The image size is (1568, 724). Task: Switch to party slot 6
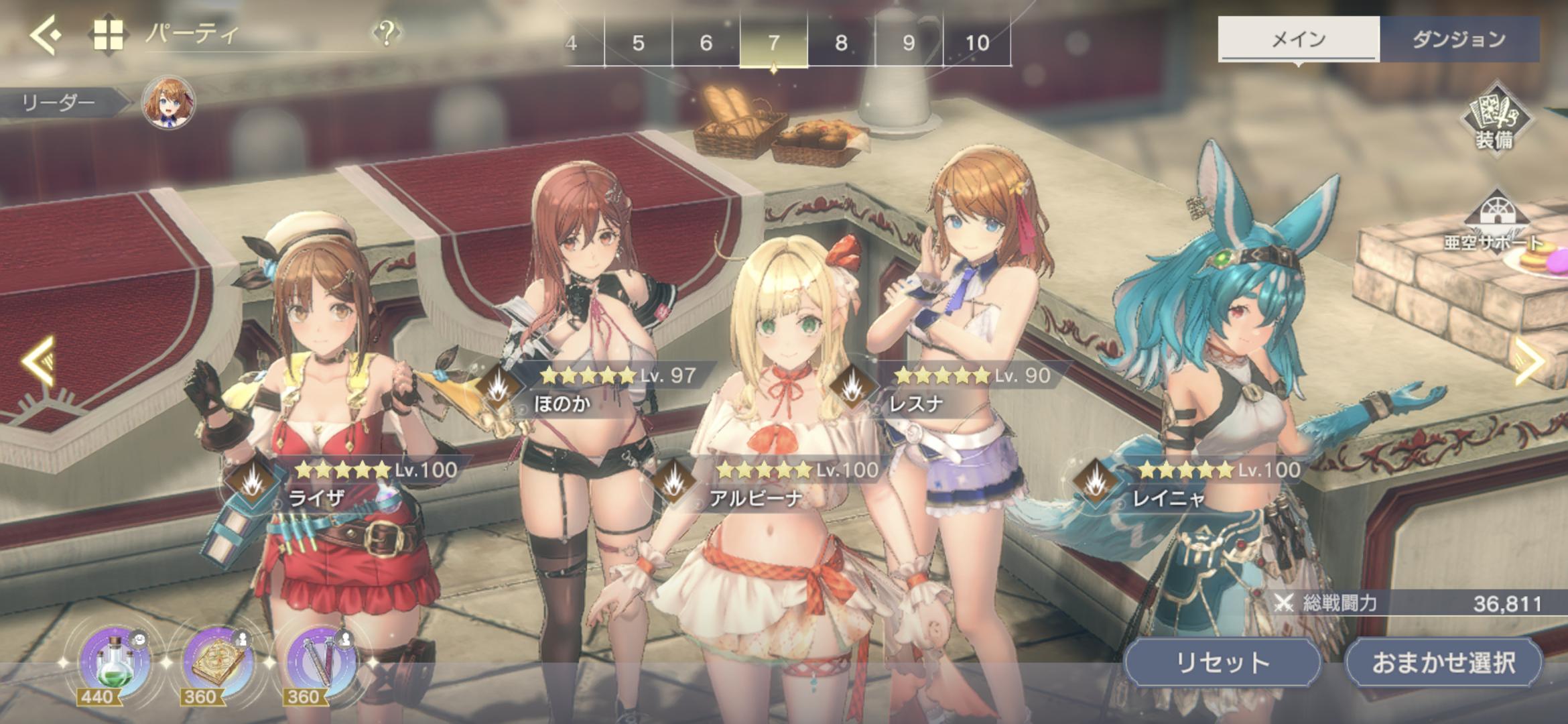[706, 43]
